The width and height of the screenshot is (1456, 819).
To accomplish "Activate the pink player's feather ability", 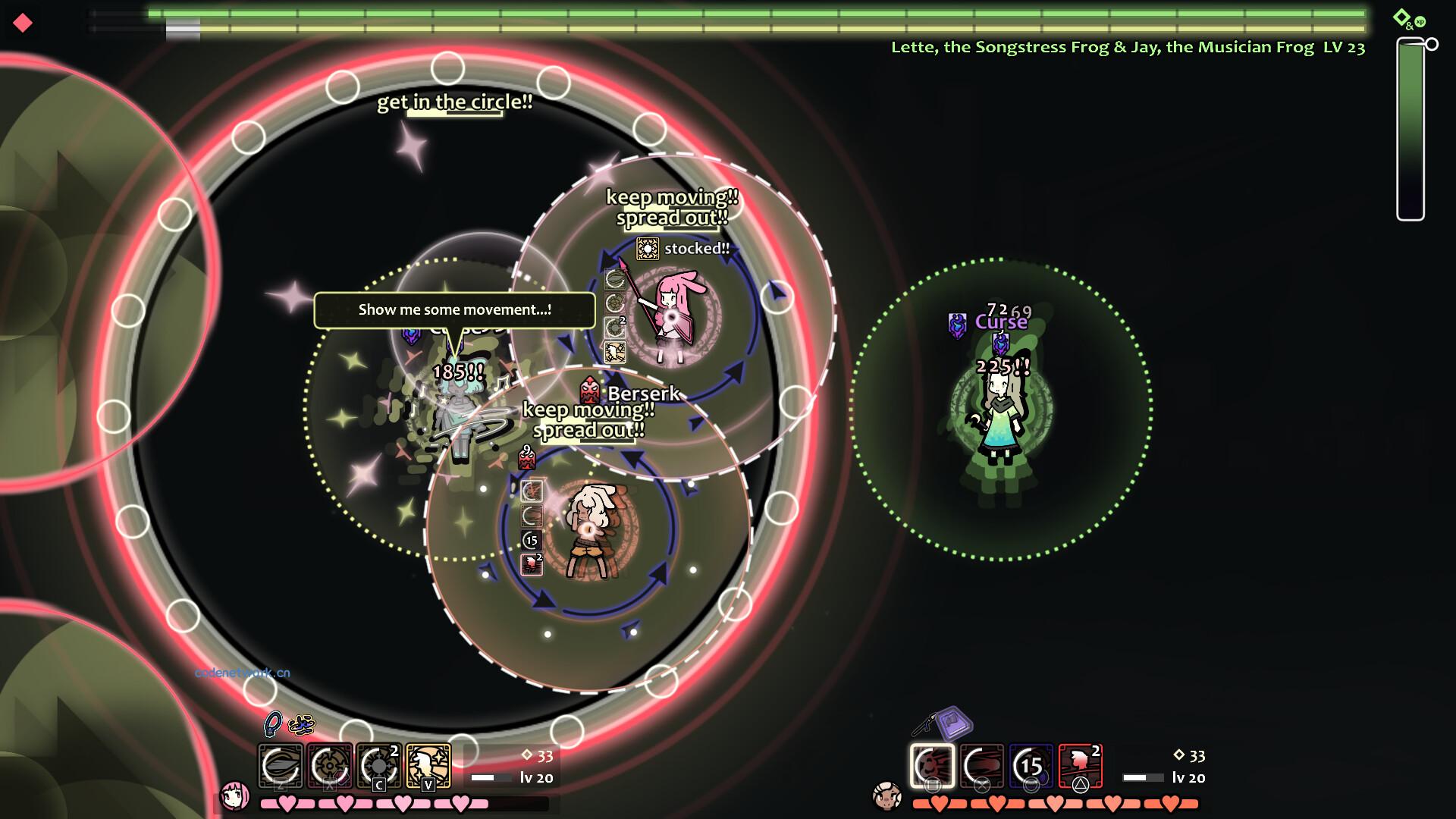I will coord(280,765).
